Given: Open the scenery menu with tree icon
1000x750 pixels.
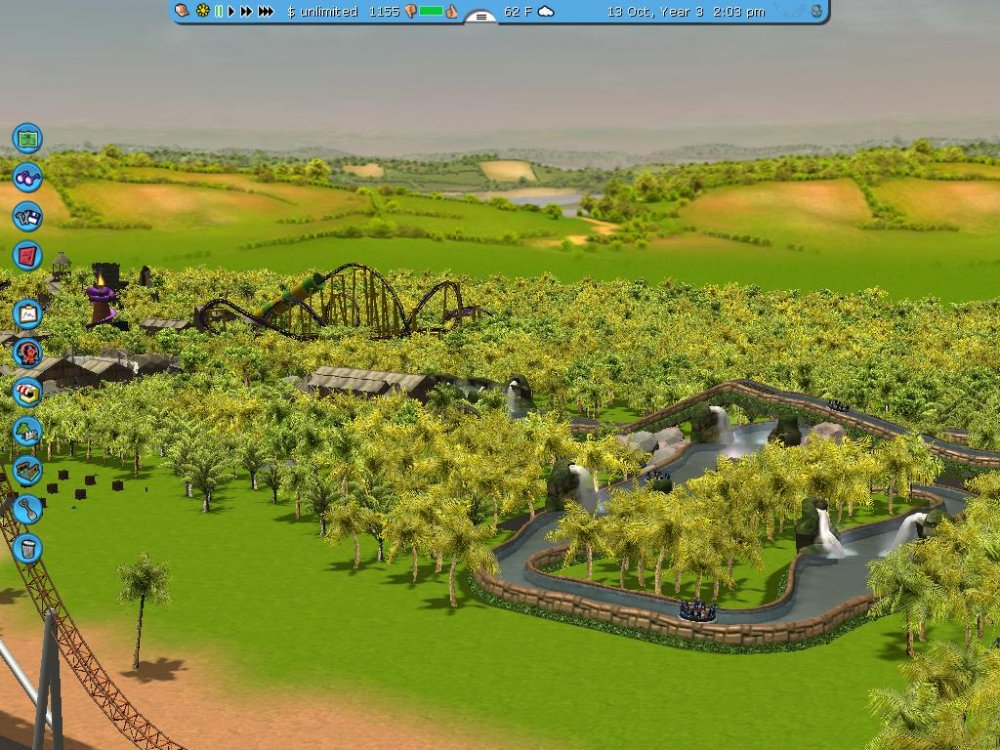Looking at the screenshot, I should pos(27,431).
